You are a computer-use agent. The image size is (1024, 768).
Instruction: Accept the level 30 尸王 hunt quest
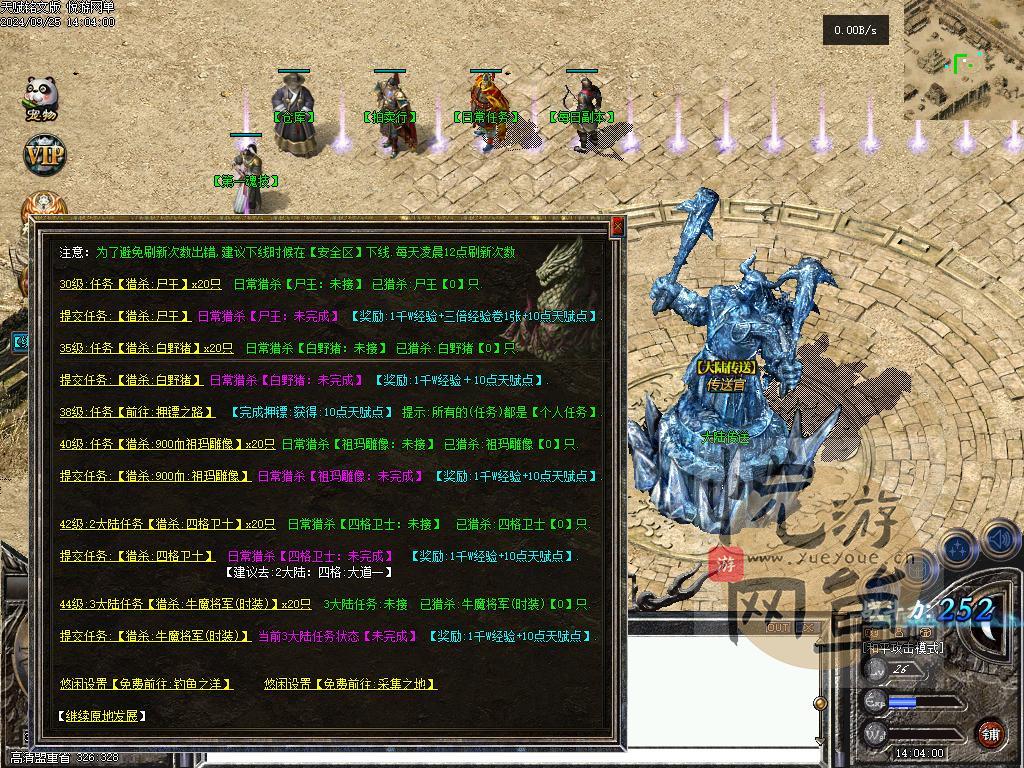[140, 284]
